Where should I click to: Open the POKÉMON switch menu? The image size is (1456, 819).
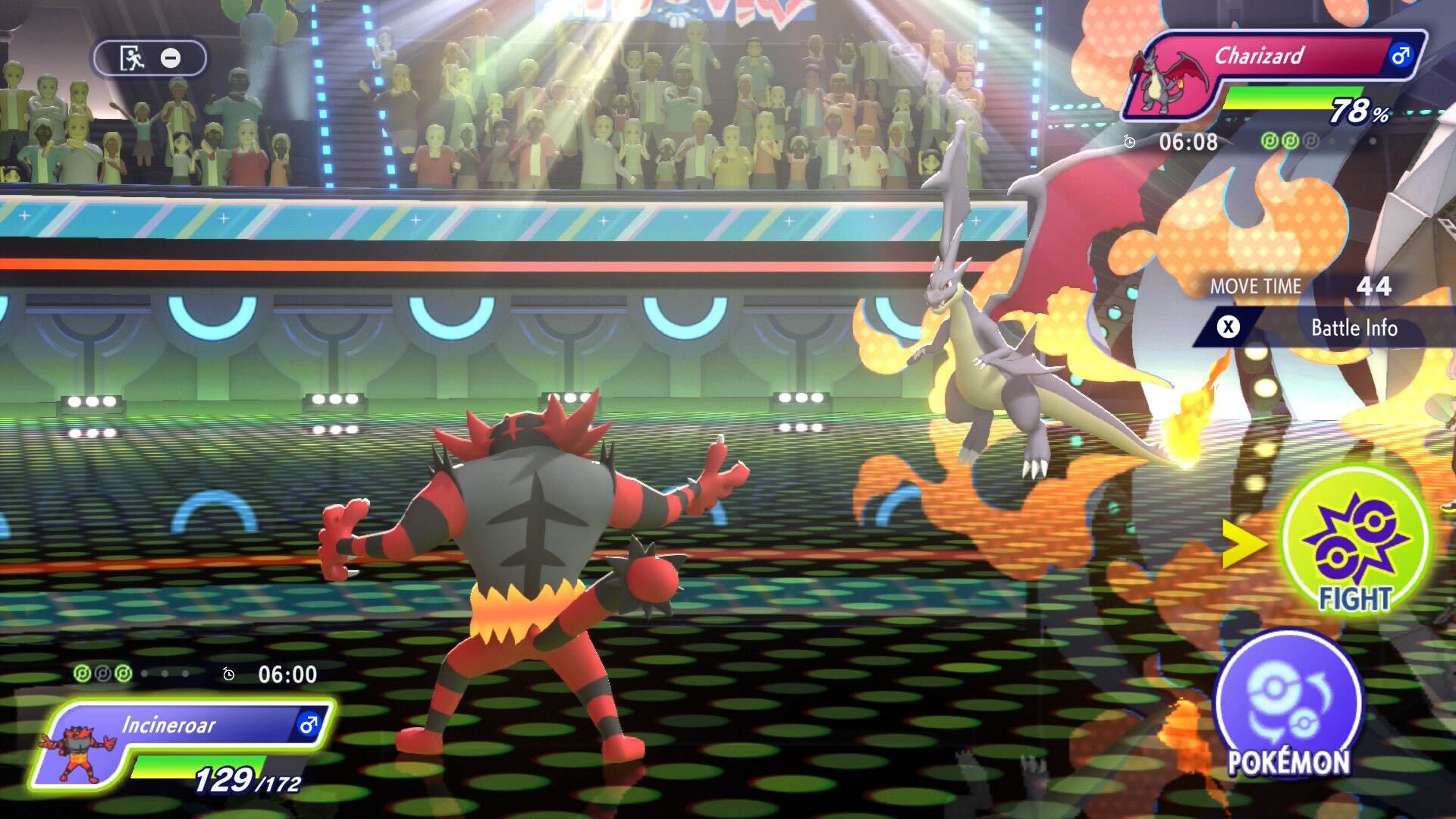pos(1288,705)
